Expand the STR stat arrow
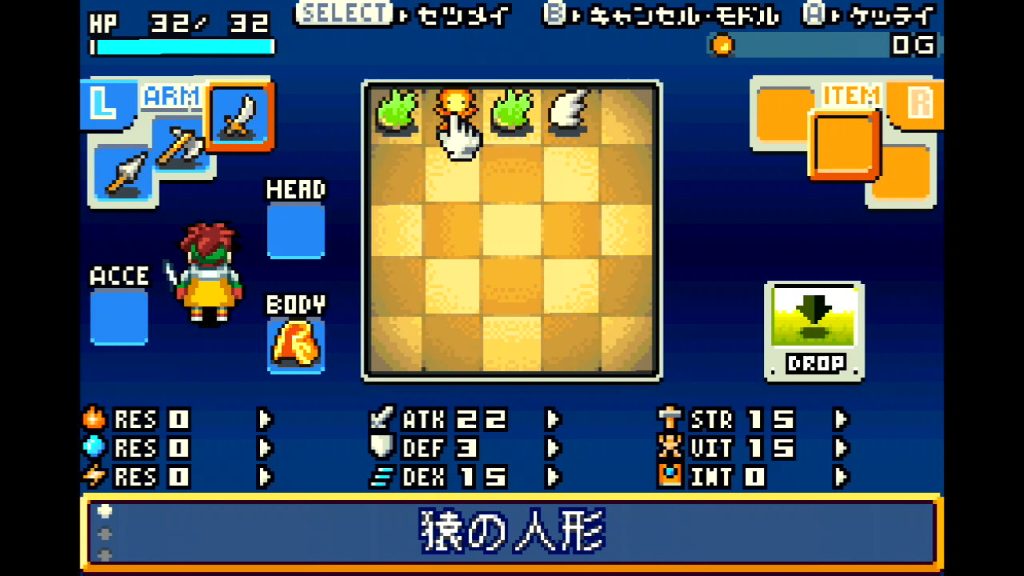Image resolution: width=1024 pixels, height=576 pixels. 840,419
